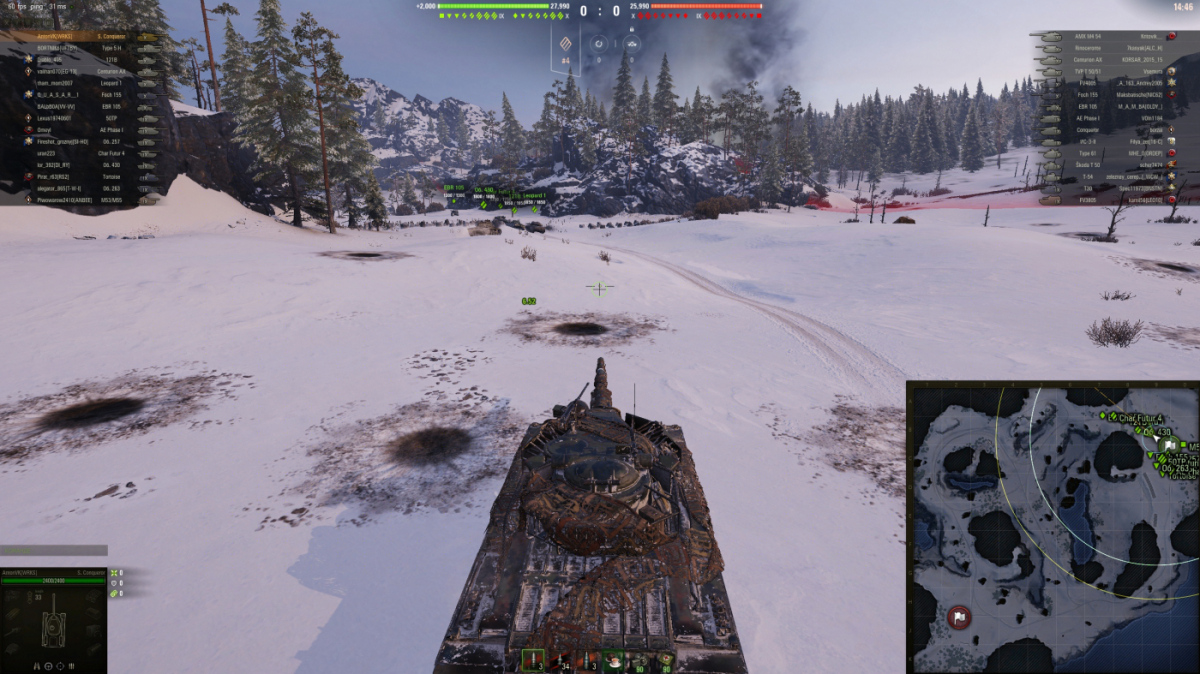Select the first shell type with 3 rounds
Image resolution: width=1200 pixels, height=674 pixels.
pos(531,661)
